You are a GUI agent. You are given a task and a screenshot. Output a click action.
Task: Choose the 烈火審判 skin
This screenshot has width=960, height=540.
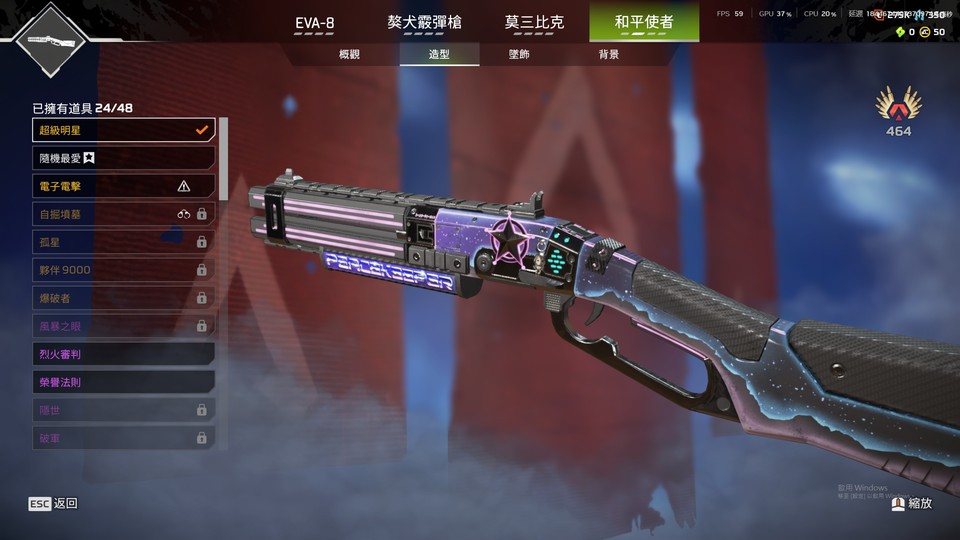pyautogui.click(x=124, y=354)
